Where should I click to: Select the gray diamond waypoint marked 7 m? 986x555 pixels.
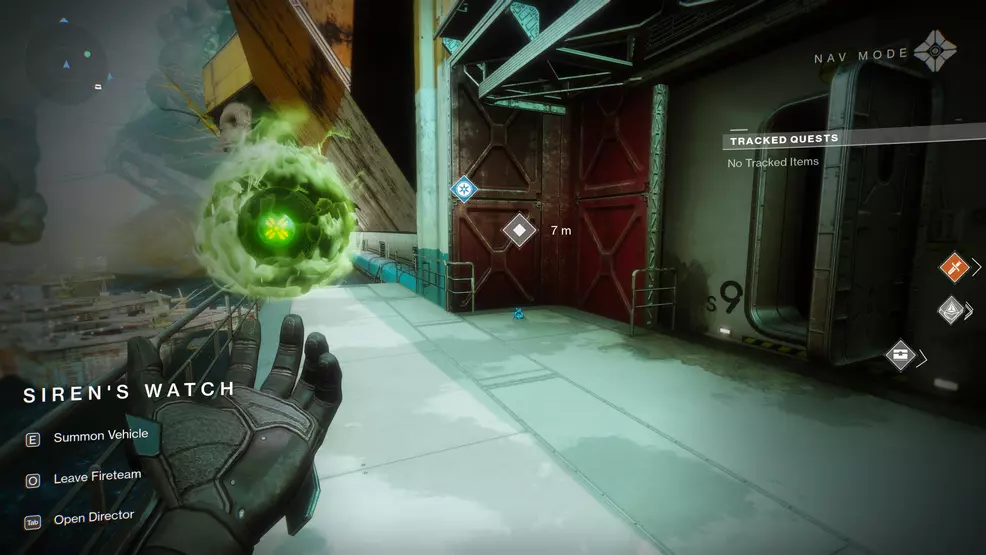(519, 230)
